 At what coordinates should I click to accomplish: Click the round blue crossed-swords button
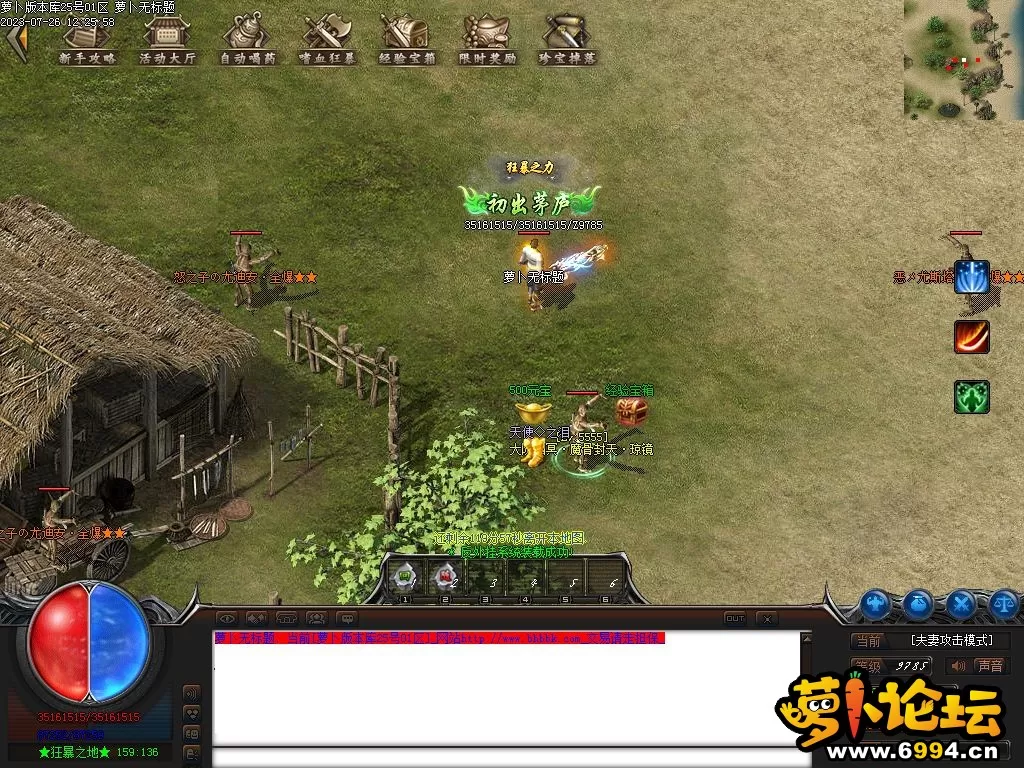(961, 603)
